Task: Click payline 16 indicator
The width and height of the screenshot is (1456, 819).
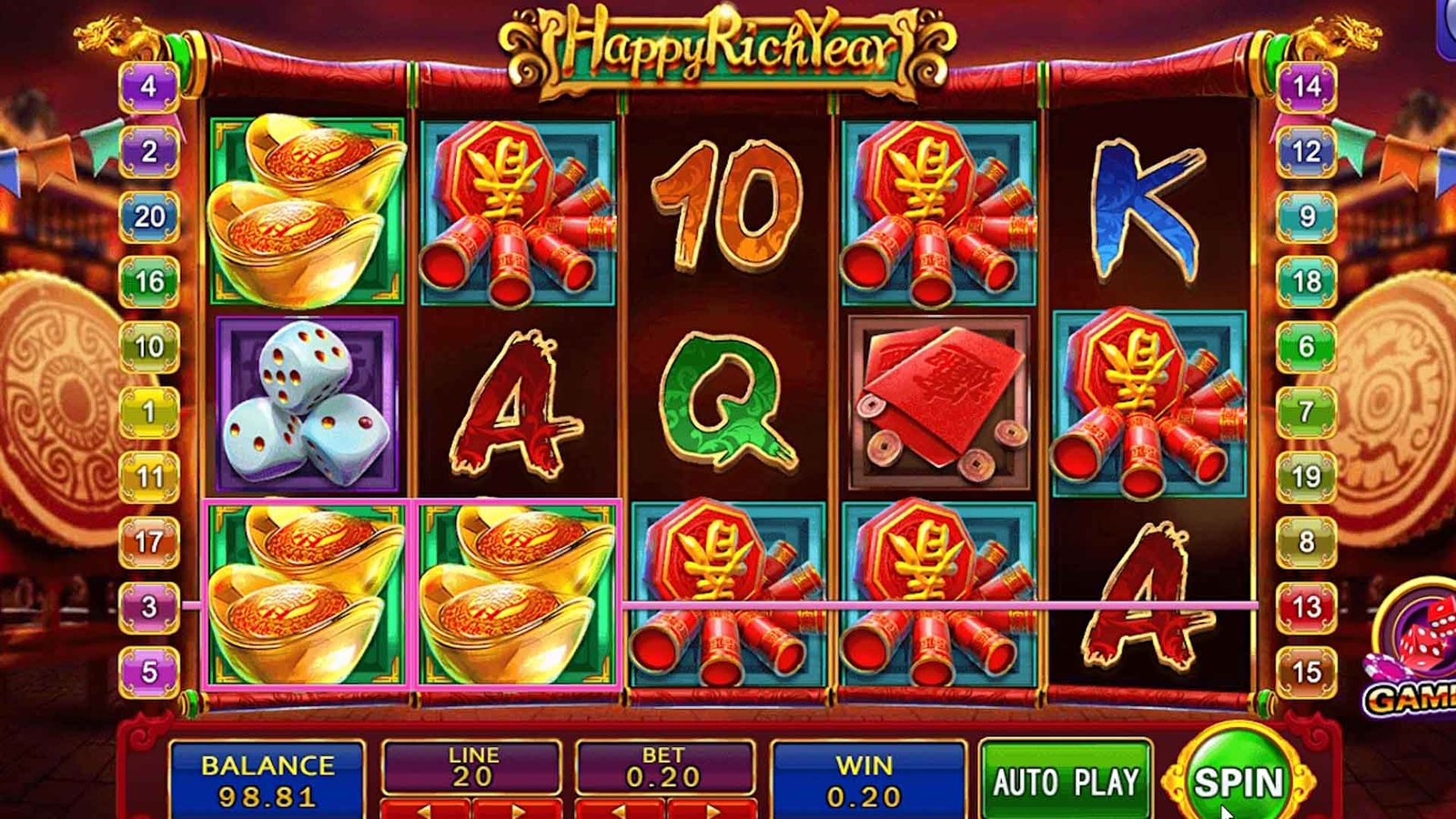Action: (149, 281)
